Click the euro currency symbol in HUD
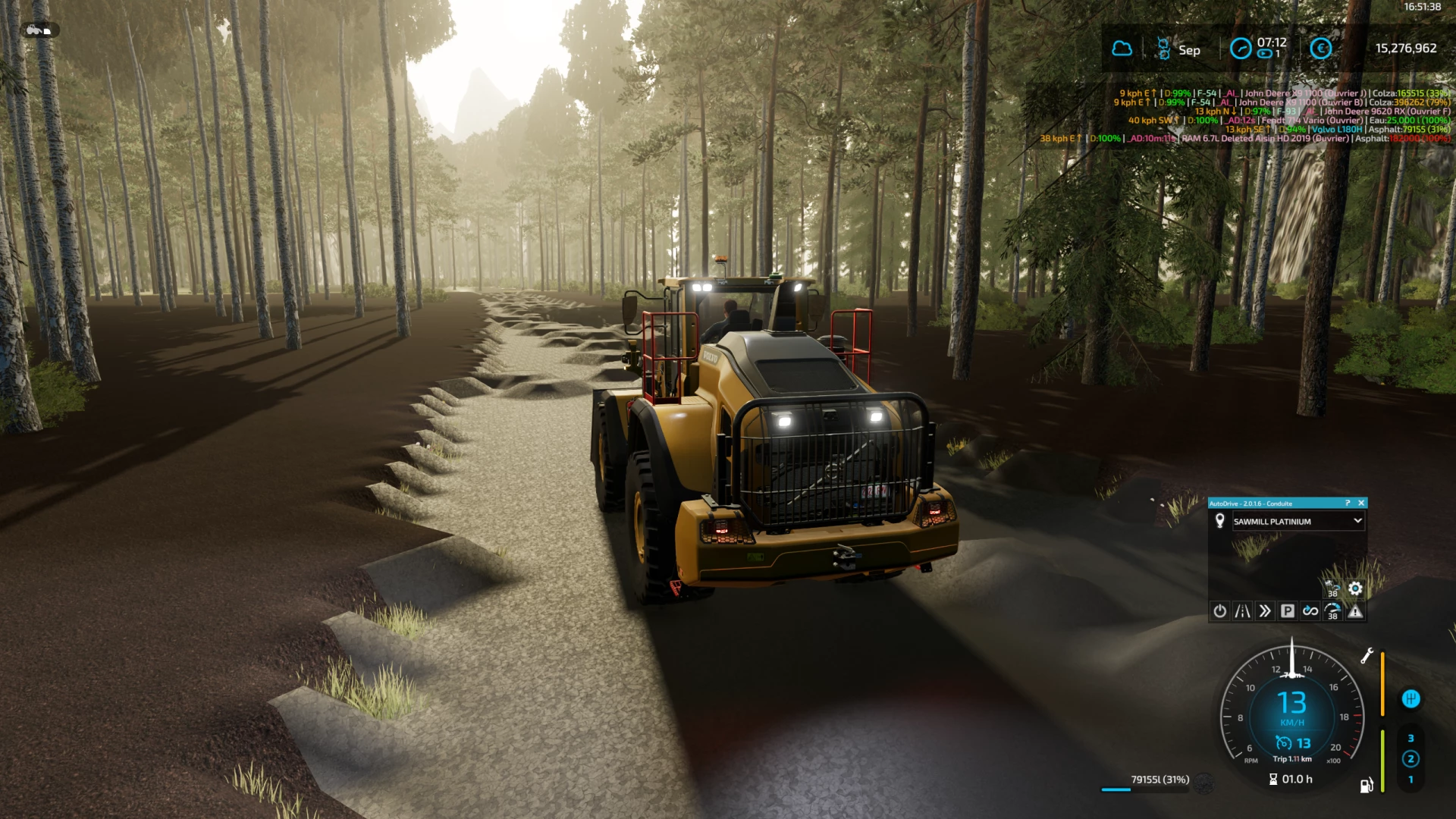1456x819 pixels. tap(1320, 49)
